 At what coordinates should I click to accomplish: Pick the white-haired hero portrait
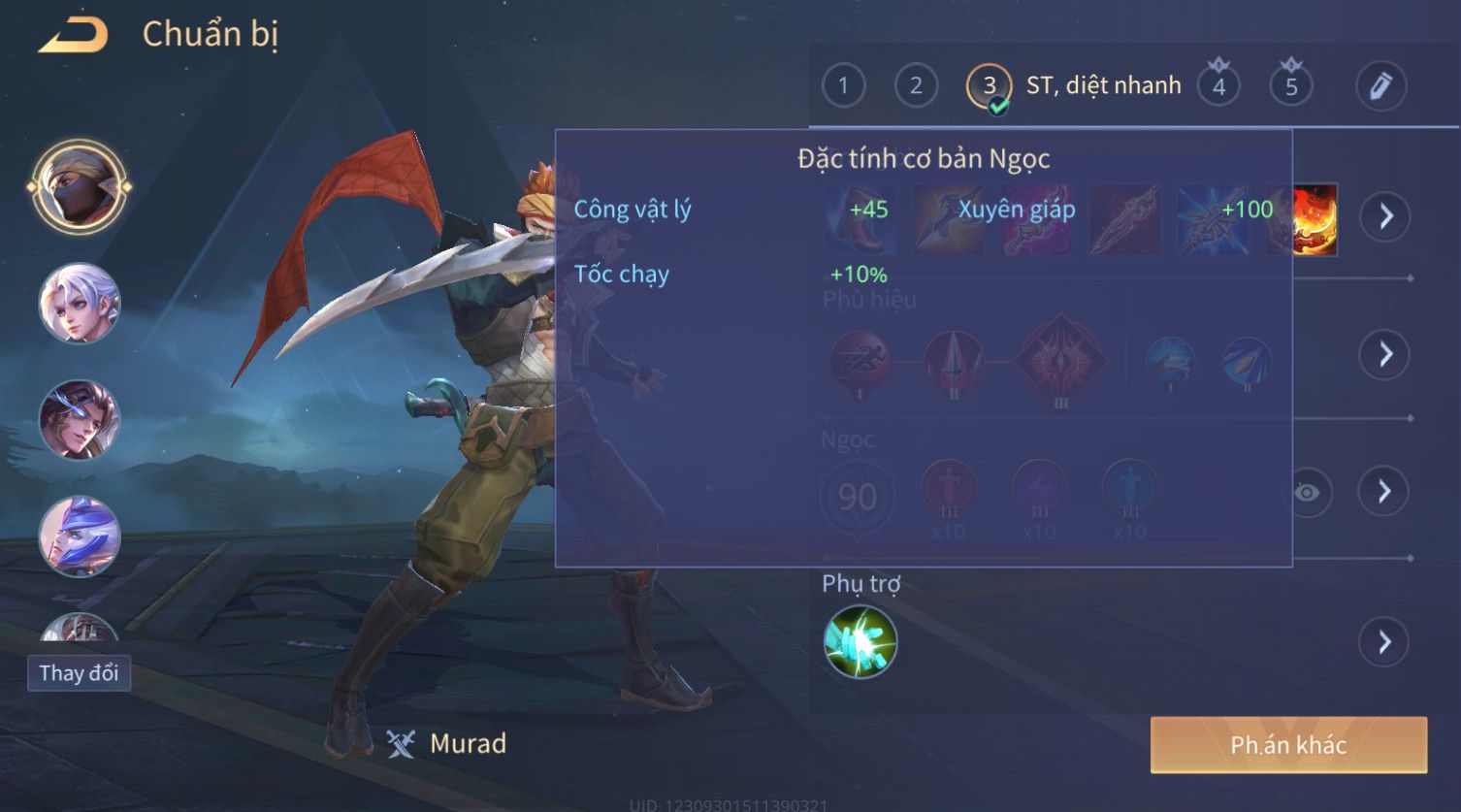point(80,304)
